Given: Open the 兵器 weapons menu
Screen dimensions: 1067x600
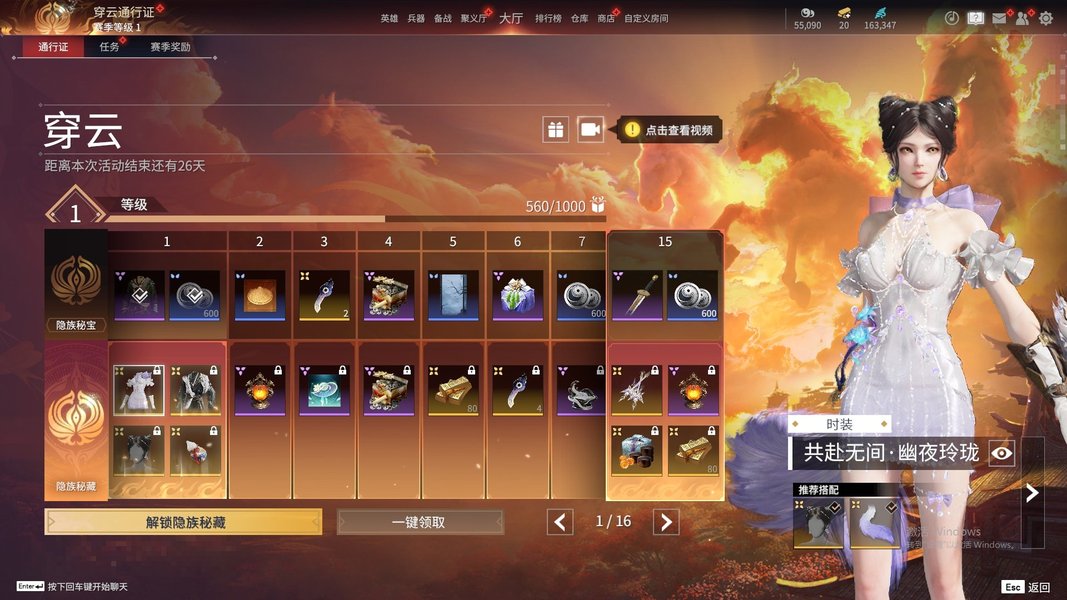Looking at the screenshot, I should 416,19.
